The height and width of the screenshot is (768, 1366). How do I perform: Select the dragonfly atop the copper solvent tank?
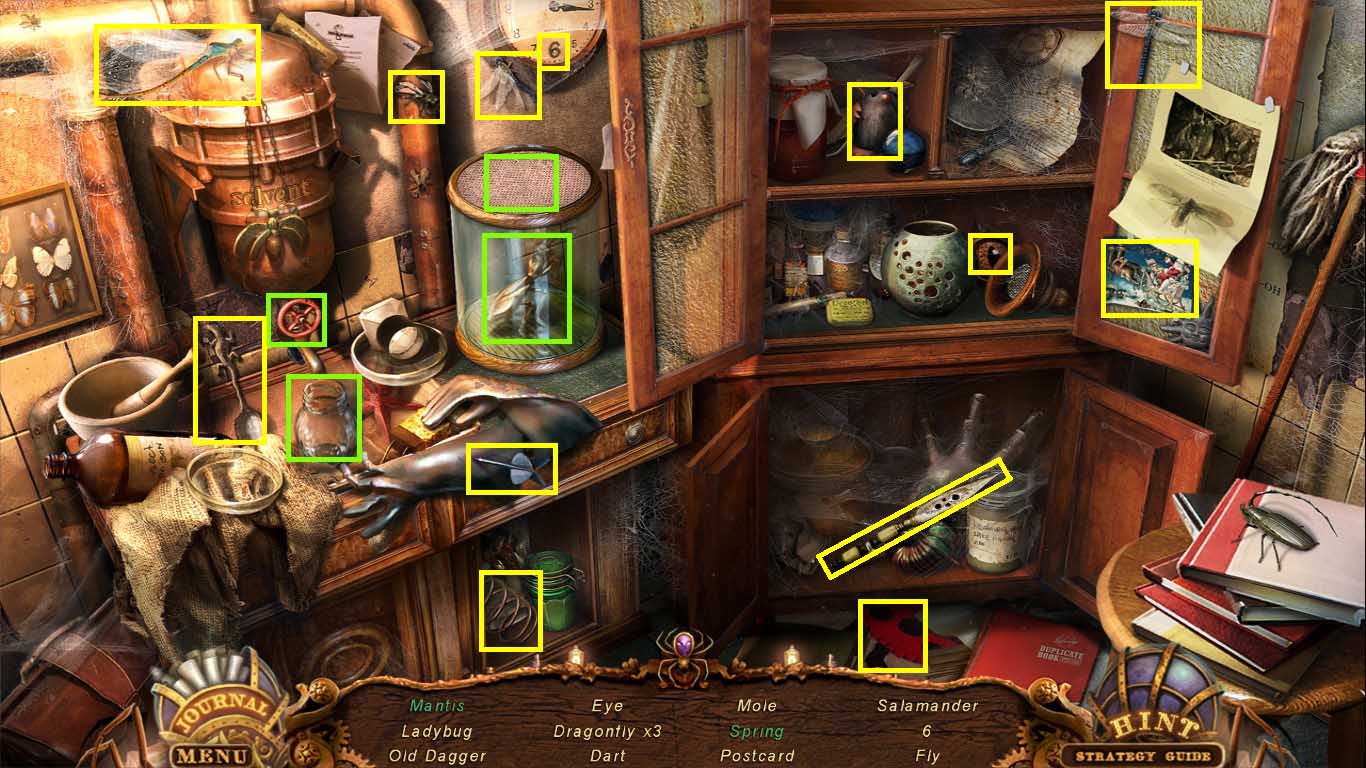click(178, 62)
